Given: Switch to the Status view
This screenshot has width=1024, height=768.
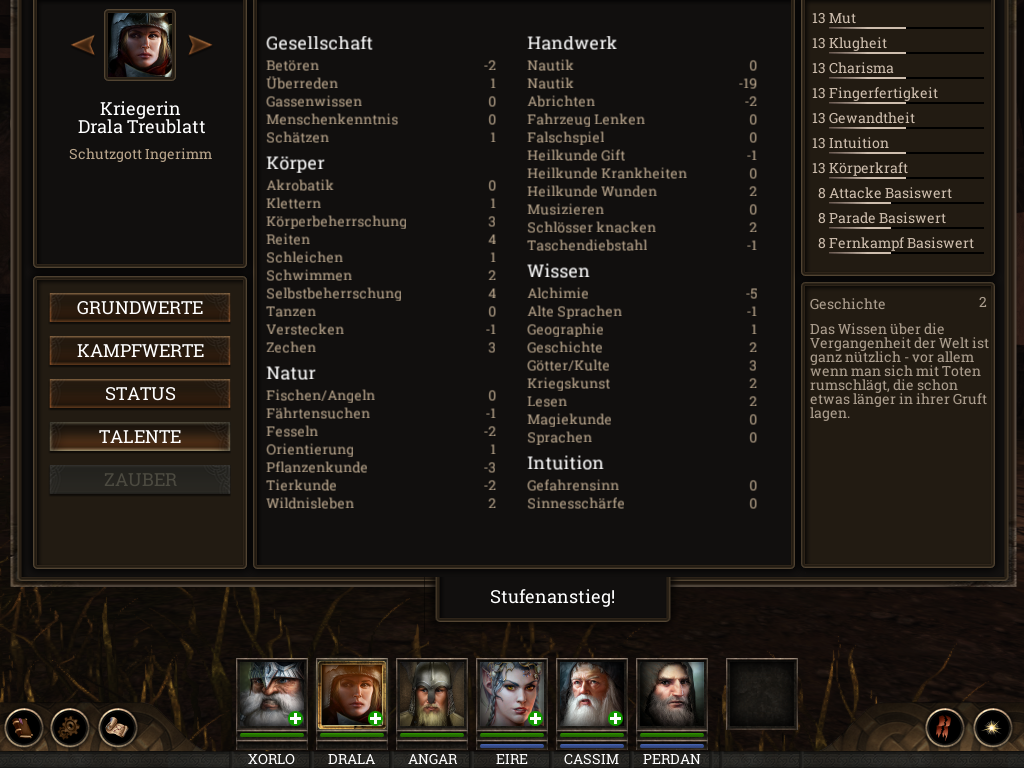Looking at the screenshot, I should click(140, 394).
